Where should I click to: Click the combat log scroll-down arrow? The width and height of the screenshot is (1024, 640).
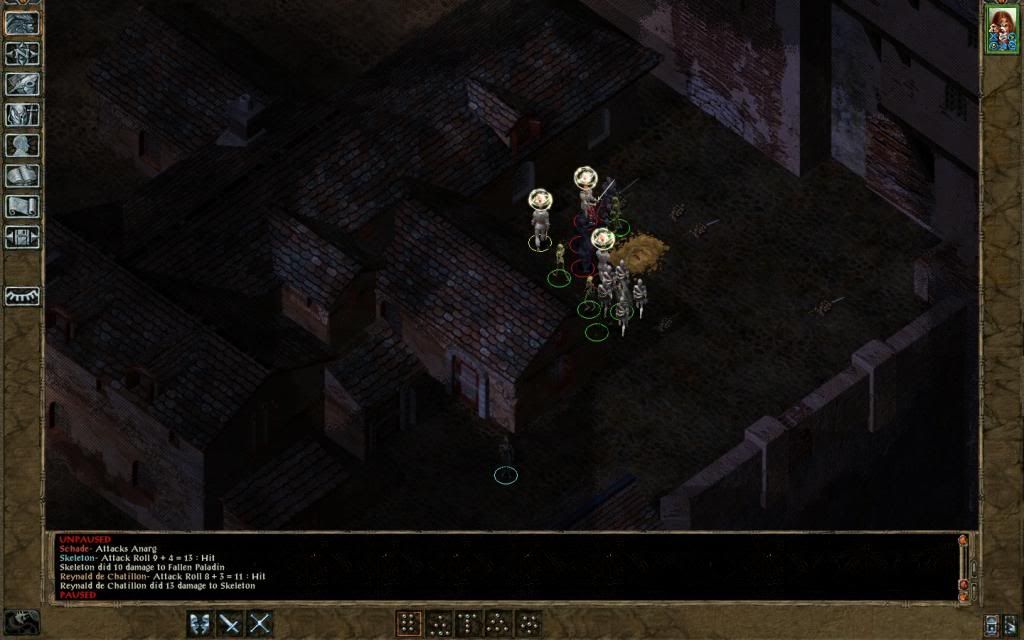click(963, 597)
